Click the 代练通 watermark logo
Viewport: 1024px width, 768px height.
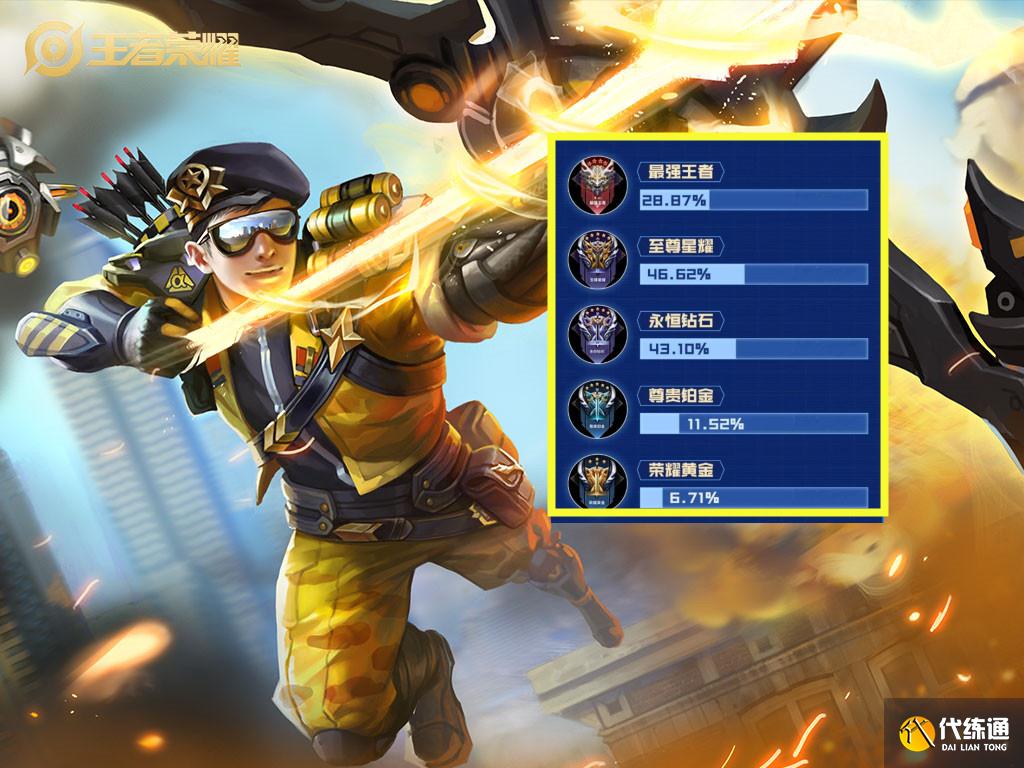click(954, 733)
